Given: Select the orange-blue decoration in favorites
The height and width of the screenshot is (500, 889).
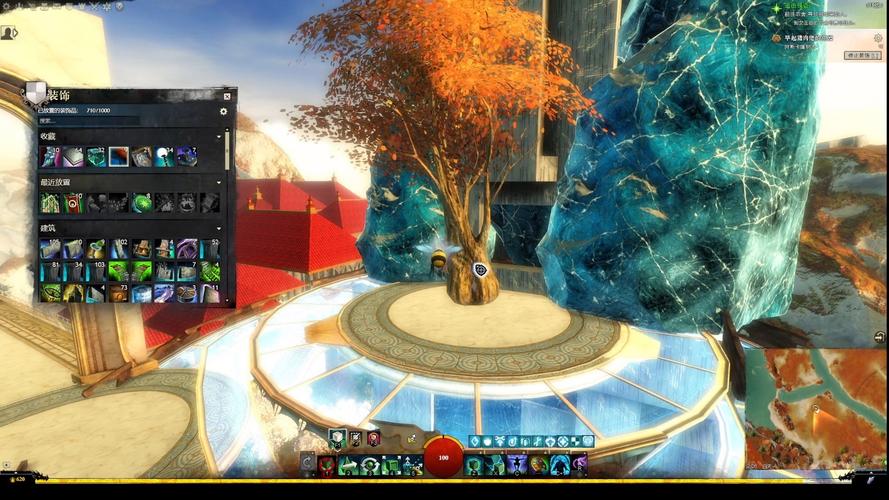Looking at the screenshot, I should click(119, 156).
